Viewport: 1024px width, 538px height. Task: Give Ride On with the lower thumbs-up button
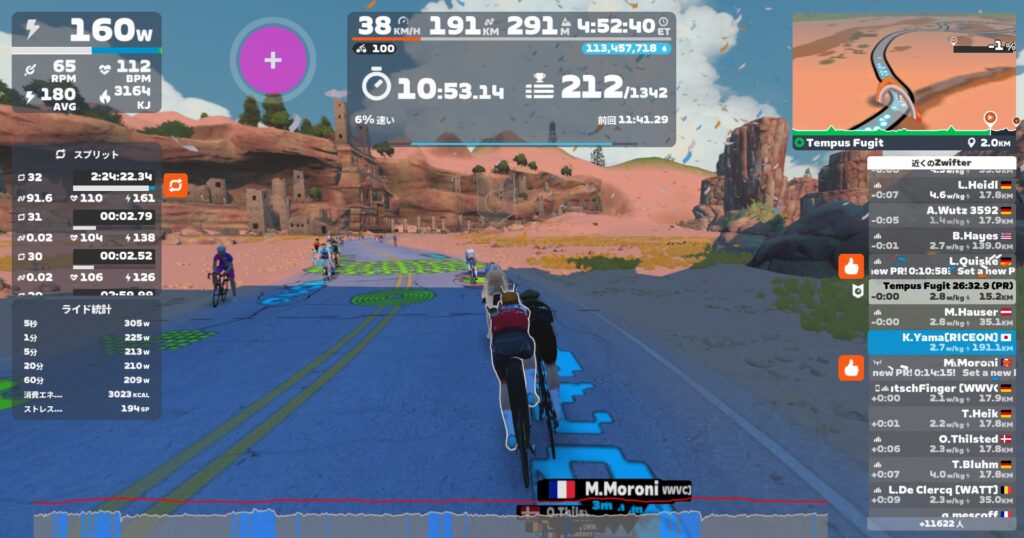[851, 368]
